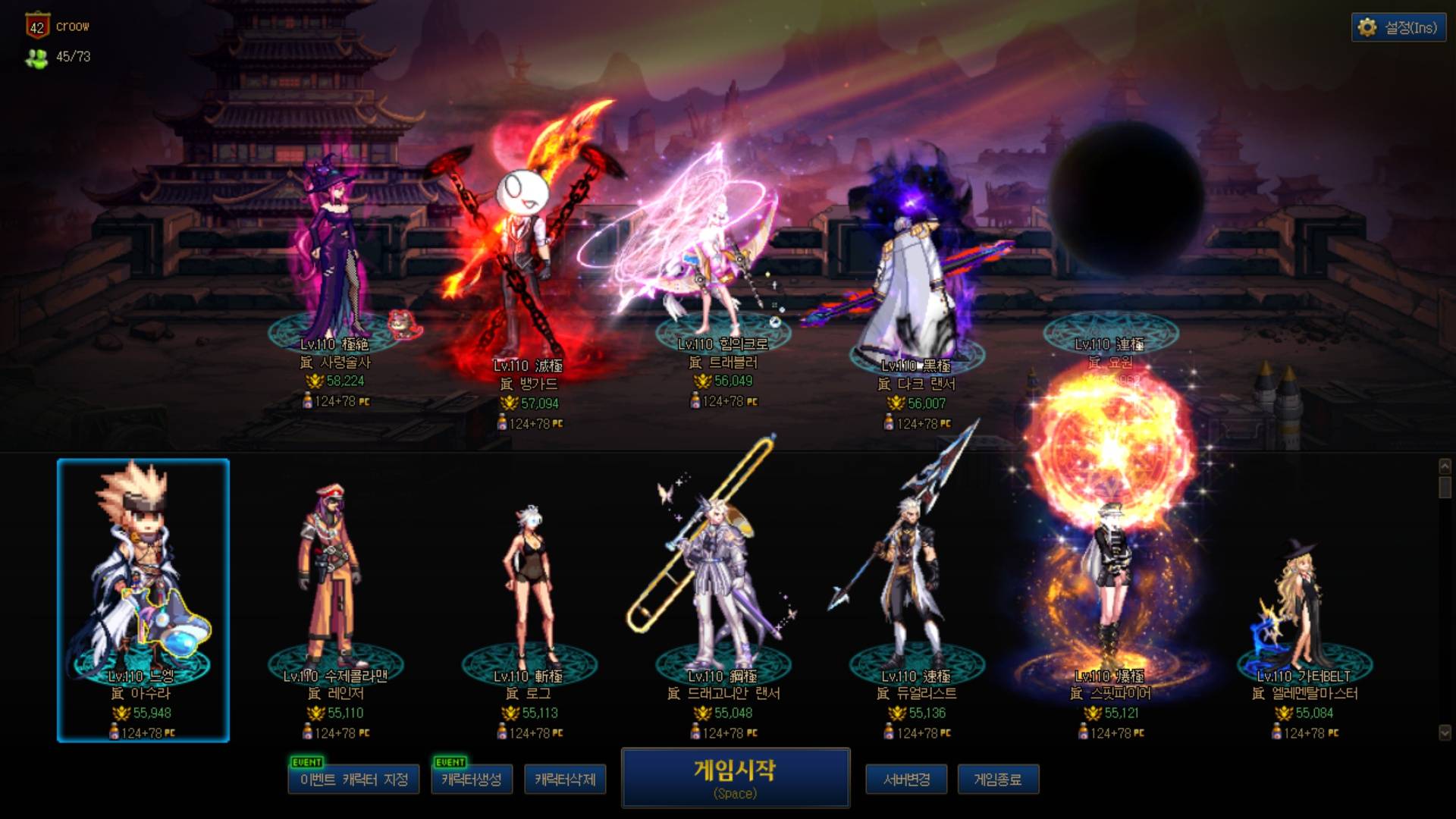Choose the 로그 character

529,584
